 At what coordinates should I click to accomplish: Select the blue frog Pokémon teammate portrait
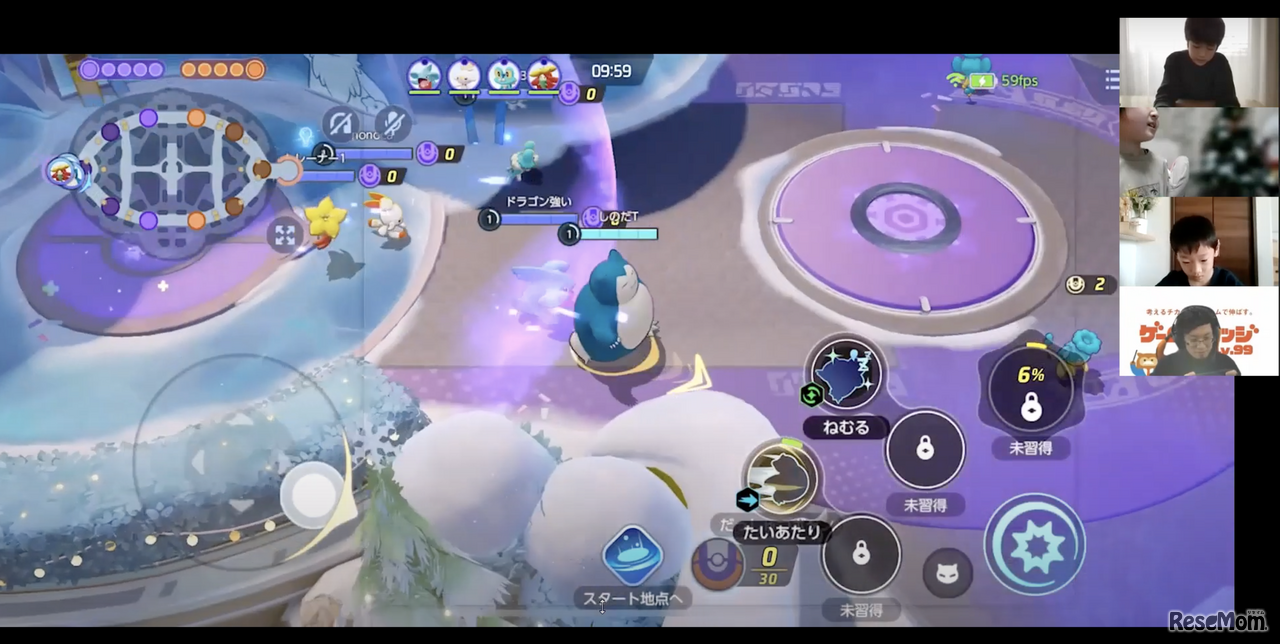tap(503, 75)
